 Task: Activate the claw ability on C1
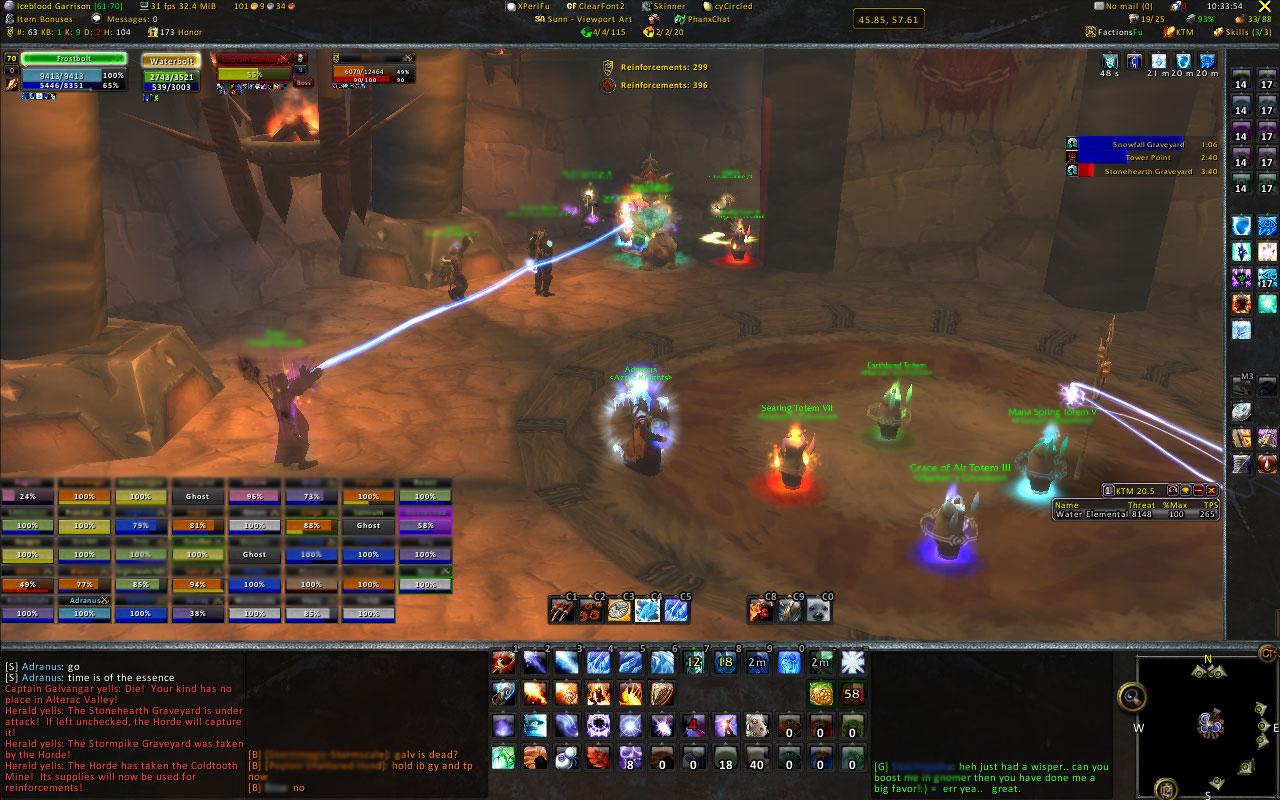point(563,610)
